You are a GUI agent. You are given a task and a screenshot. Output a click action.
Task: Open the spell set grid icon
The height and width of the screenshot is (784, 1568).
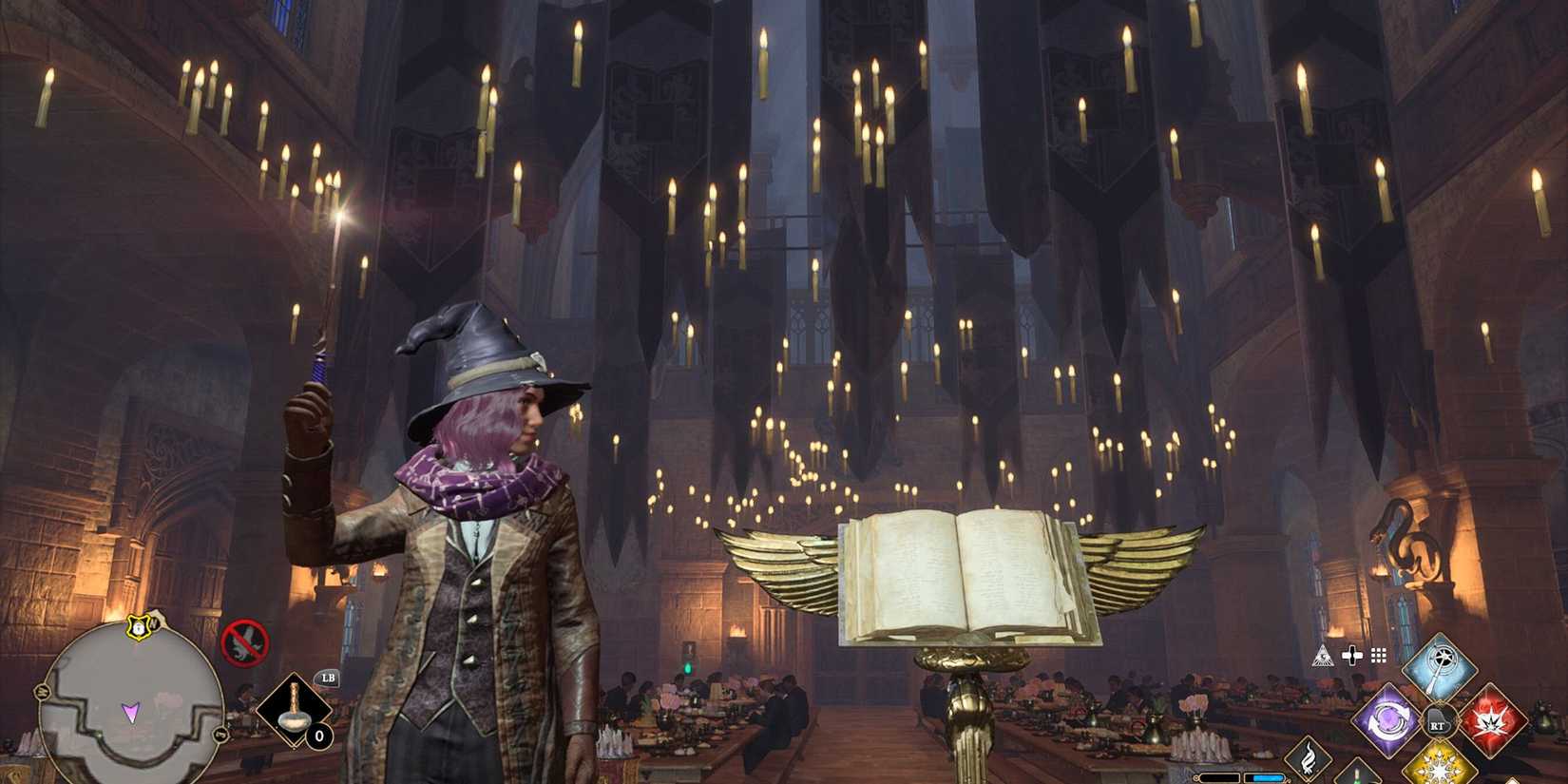(x=1377, y=655)
